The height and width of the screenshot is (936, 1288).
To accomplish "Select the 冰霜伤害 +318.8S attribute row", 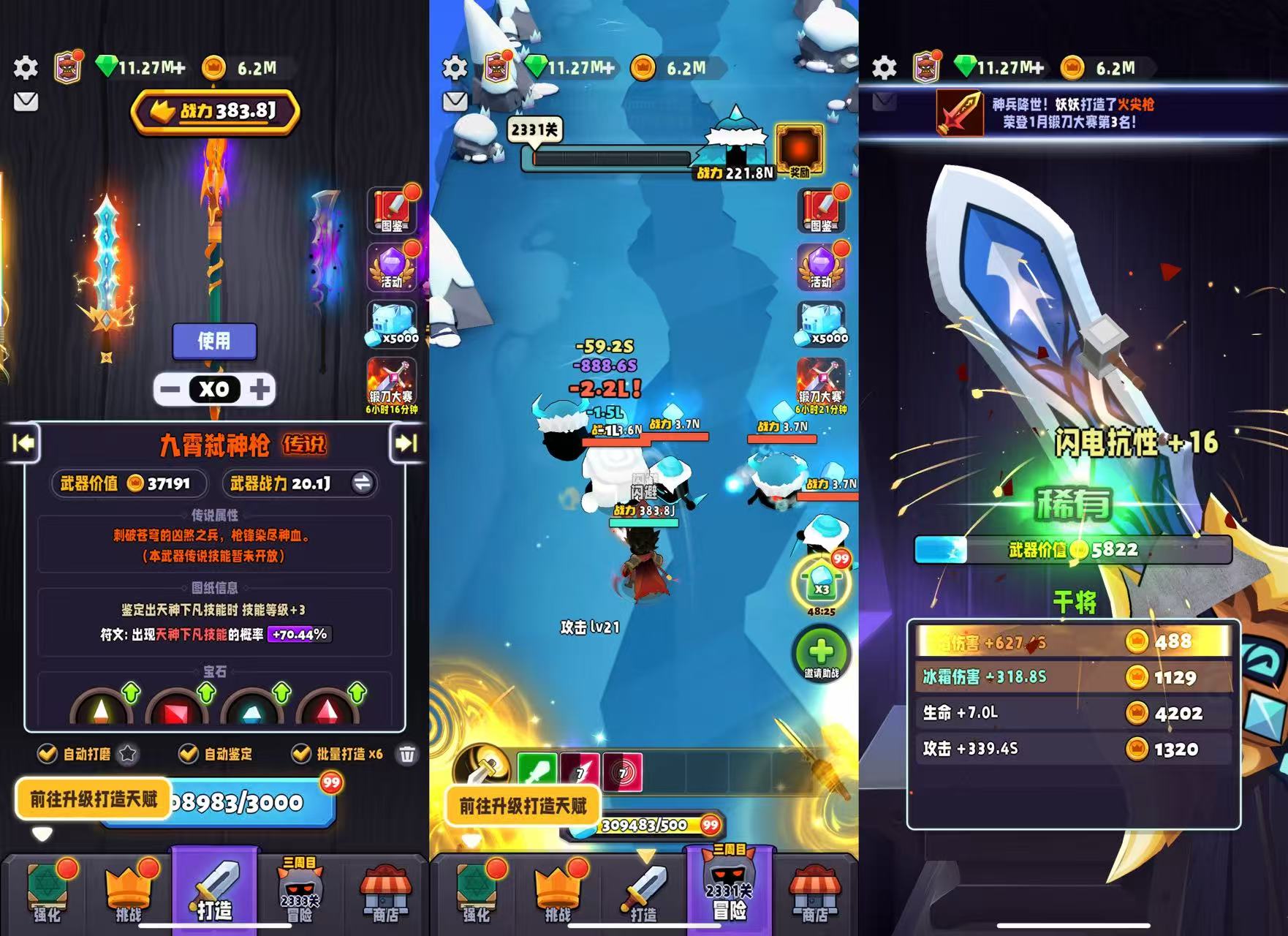I will [x=1072, y=677].
